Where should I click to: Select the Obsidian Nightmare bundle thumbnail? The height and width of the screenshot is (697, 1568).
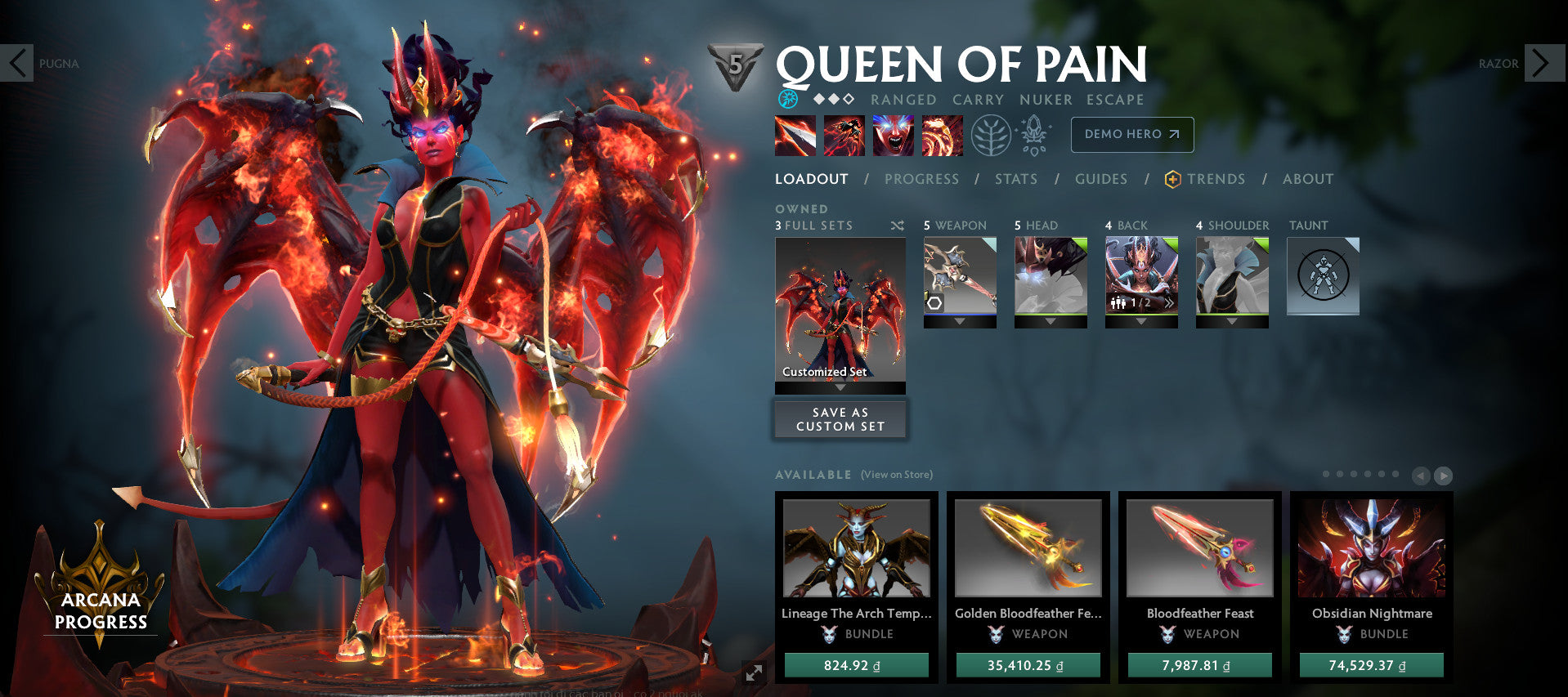point(1370,549)
